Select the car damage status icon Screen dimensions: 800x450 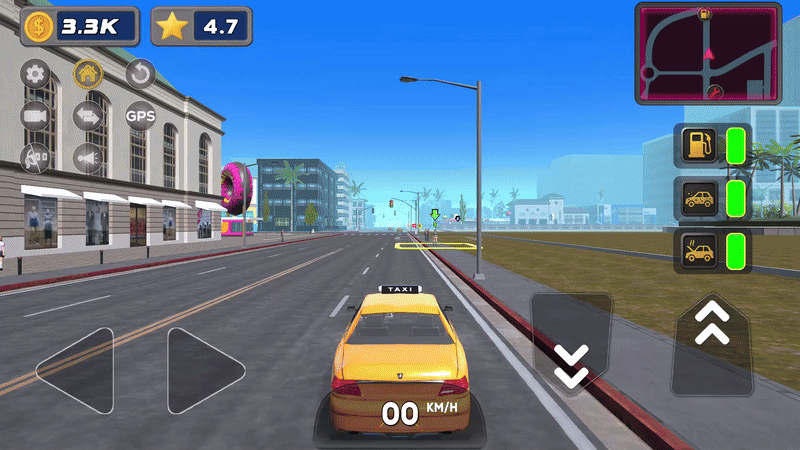tap(698, 198)
